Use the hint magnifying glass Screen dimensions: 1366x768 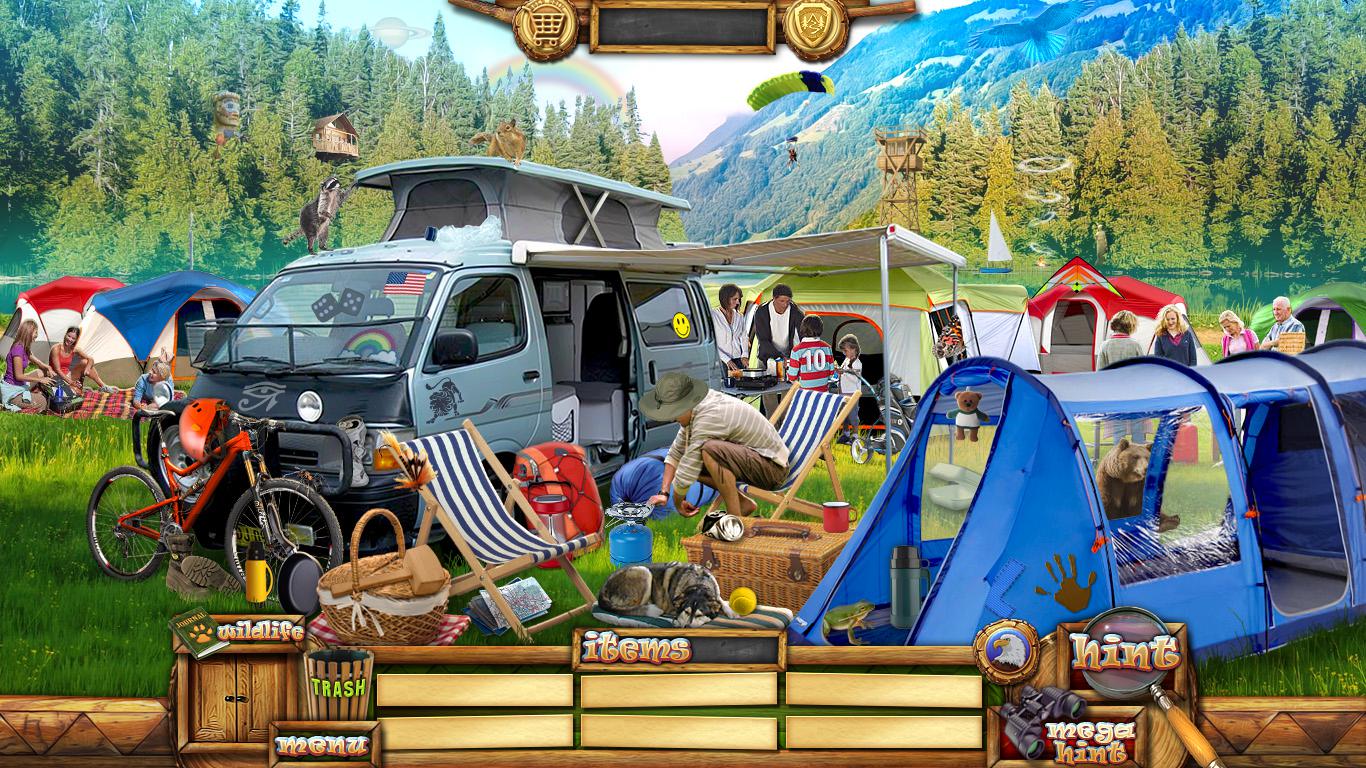(1124, 655)
